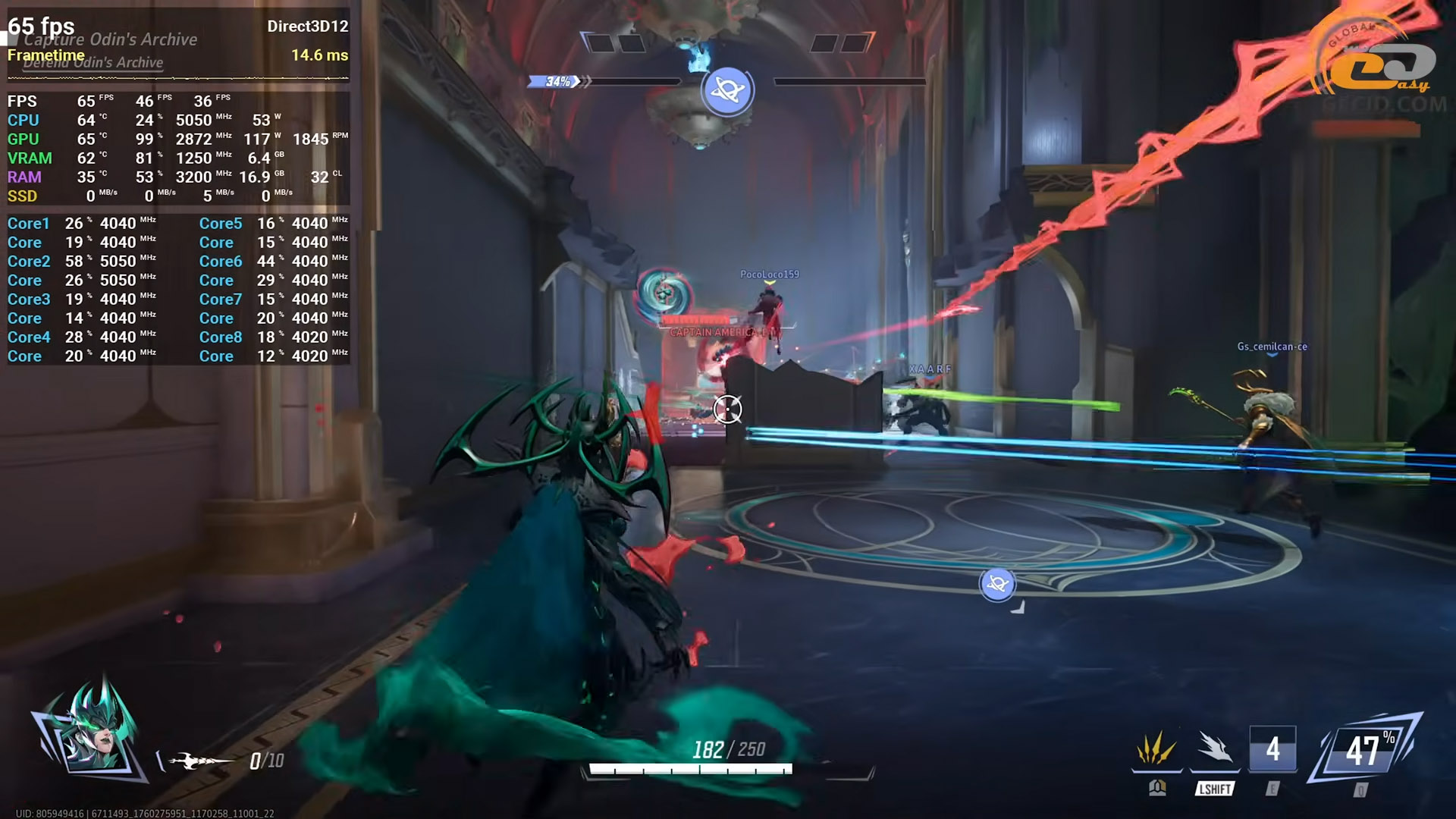Select the floating objective waypoint marker
Viewport: 1456px width, 819px height.
997,585
